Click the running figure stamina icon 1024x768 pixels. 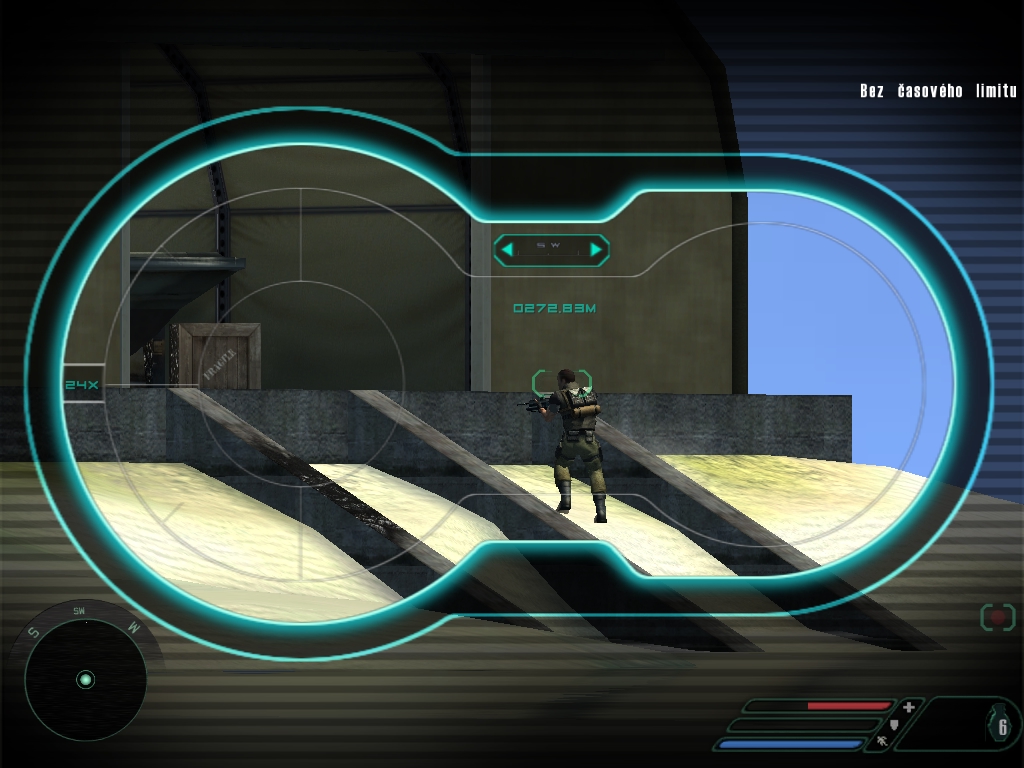pos(881,742)
